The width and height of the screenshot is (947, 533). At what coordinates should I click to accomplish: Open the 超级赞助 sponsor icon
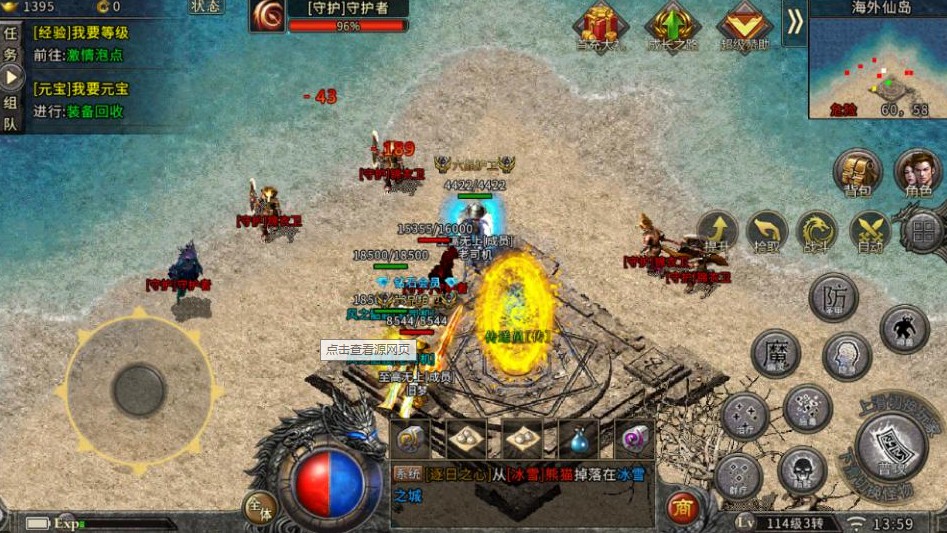pos(744,26)
